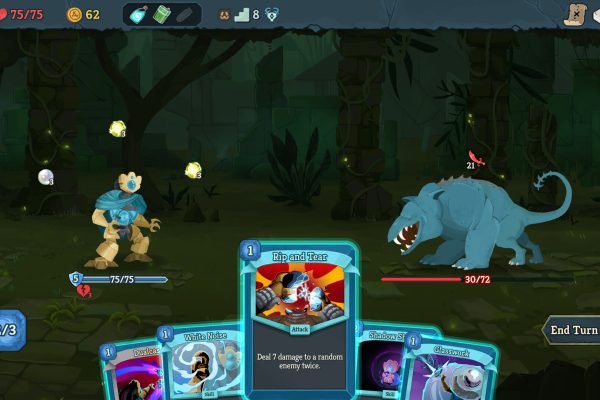End the current turn
Viewport: 600px width, 400px height.
(572, 328)
